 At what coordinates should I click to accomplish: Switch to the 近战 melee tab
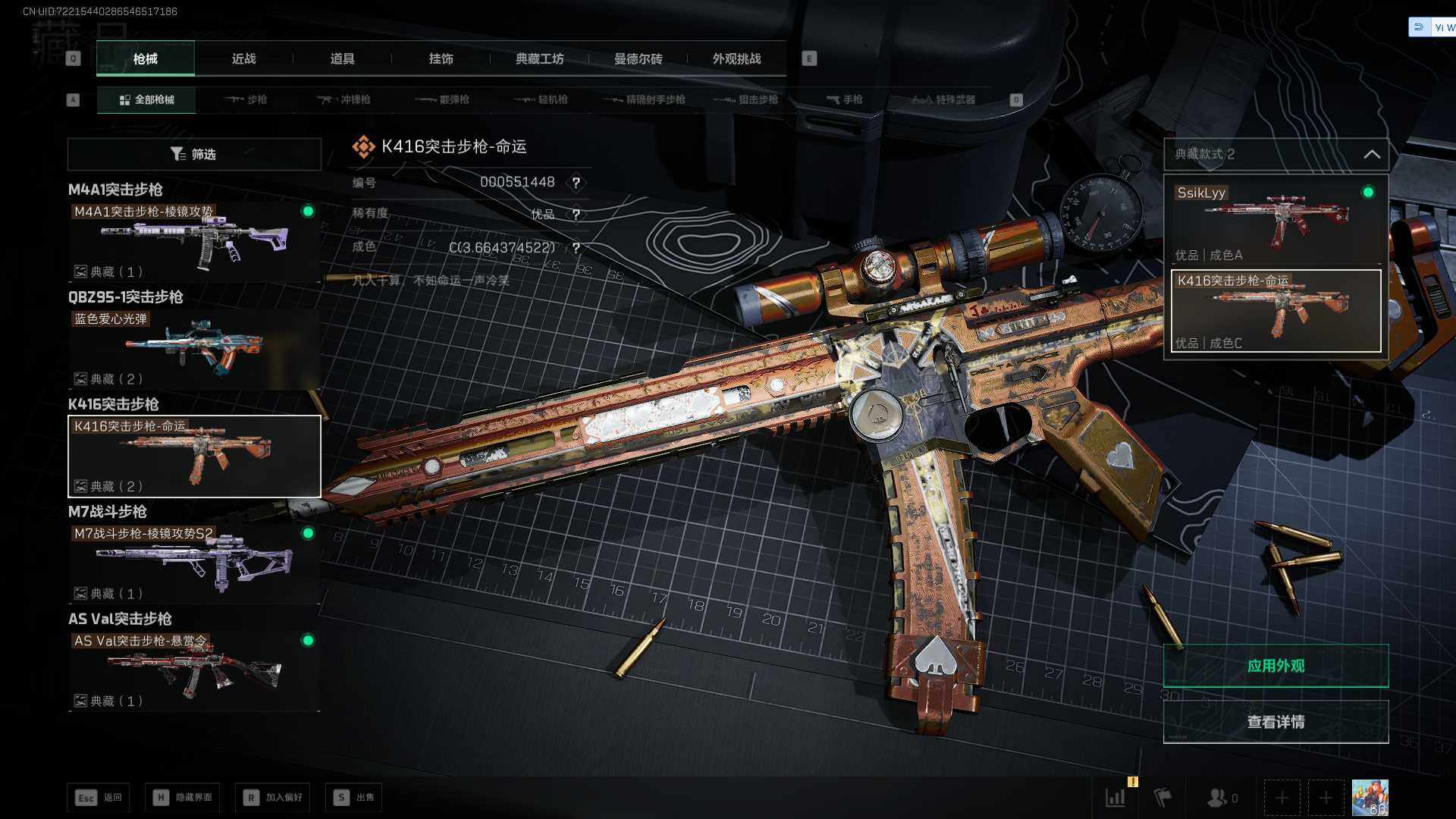243,58
